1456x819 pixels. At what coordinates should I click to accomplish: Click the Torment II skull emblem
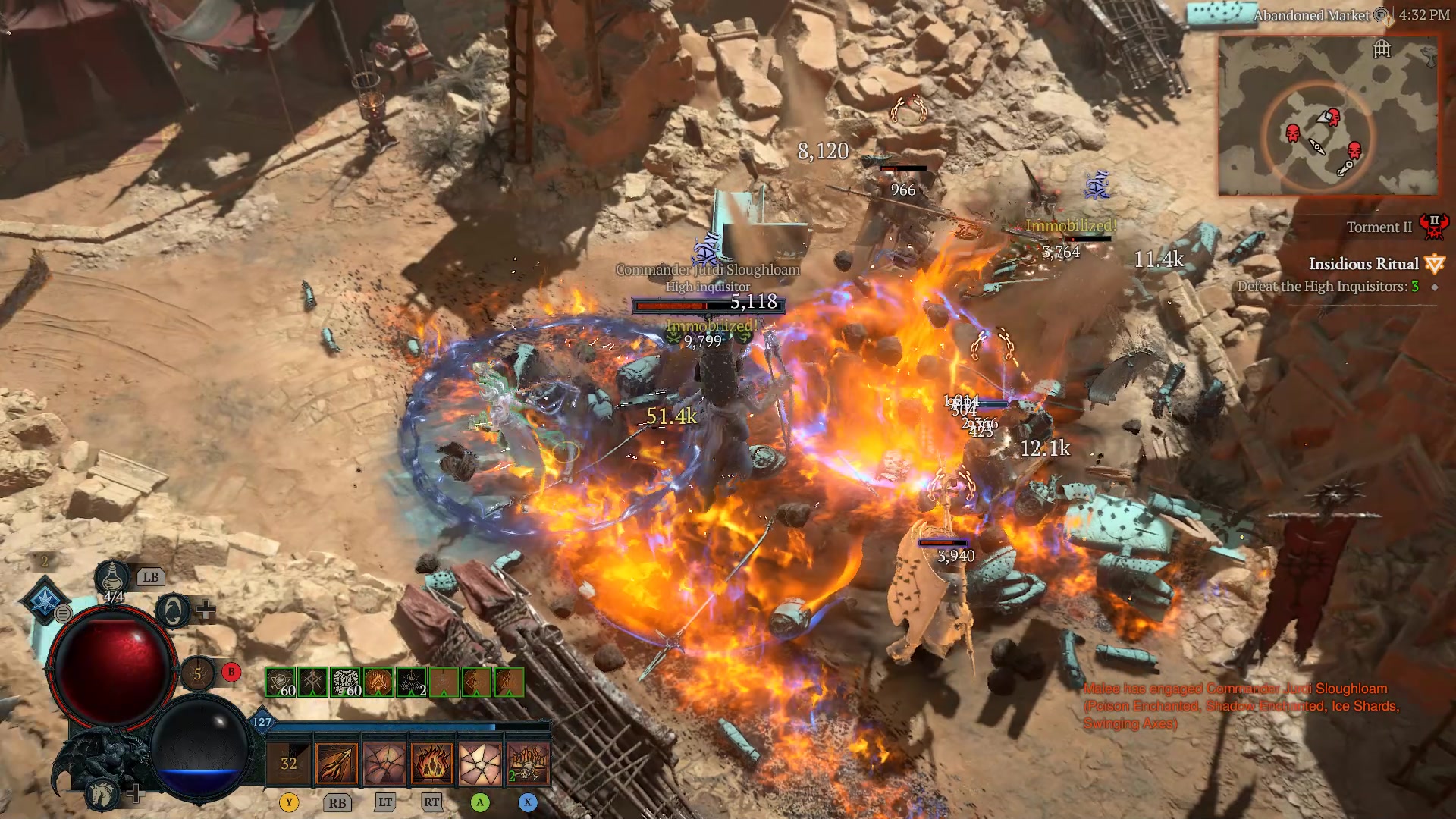[x=1436, y=226]
